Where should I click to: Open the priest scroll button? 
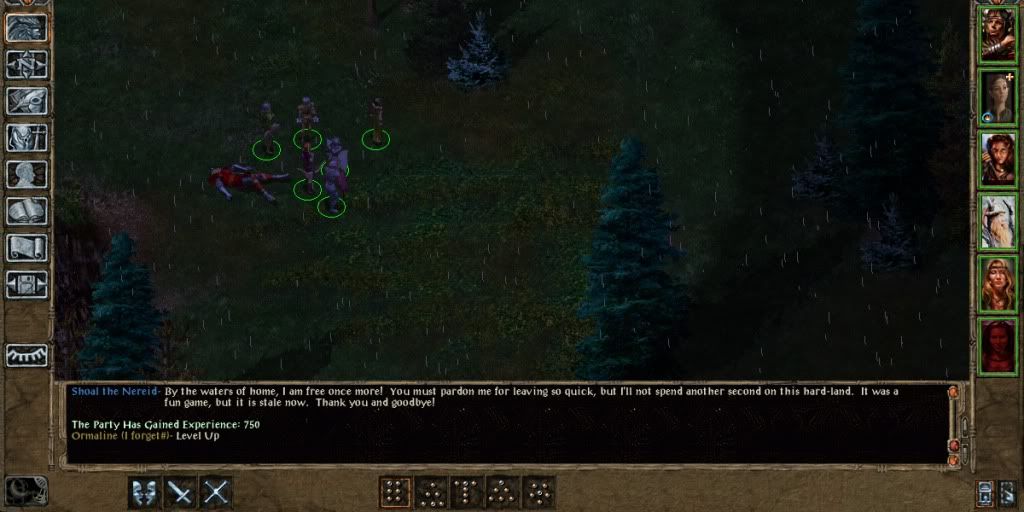(27, 248)
